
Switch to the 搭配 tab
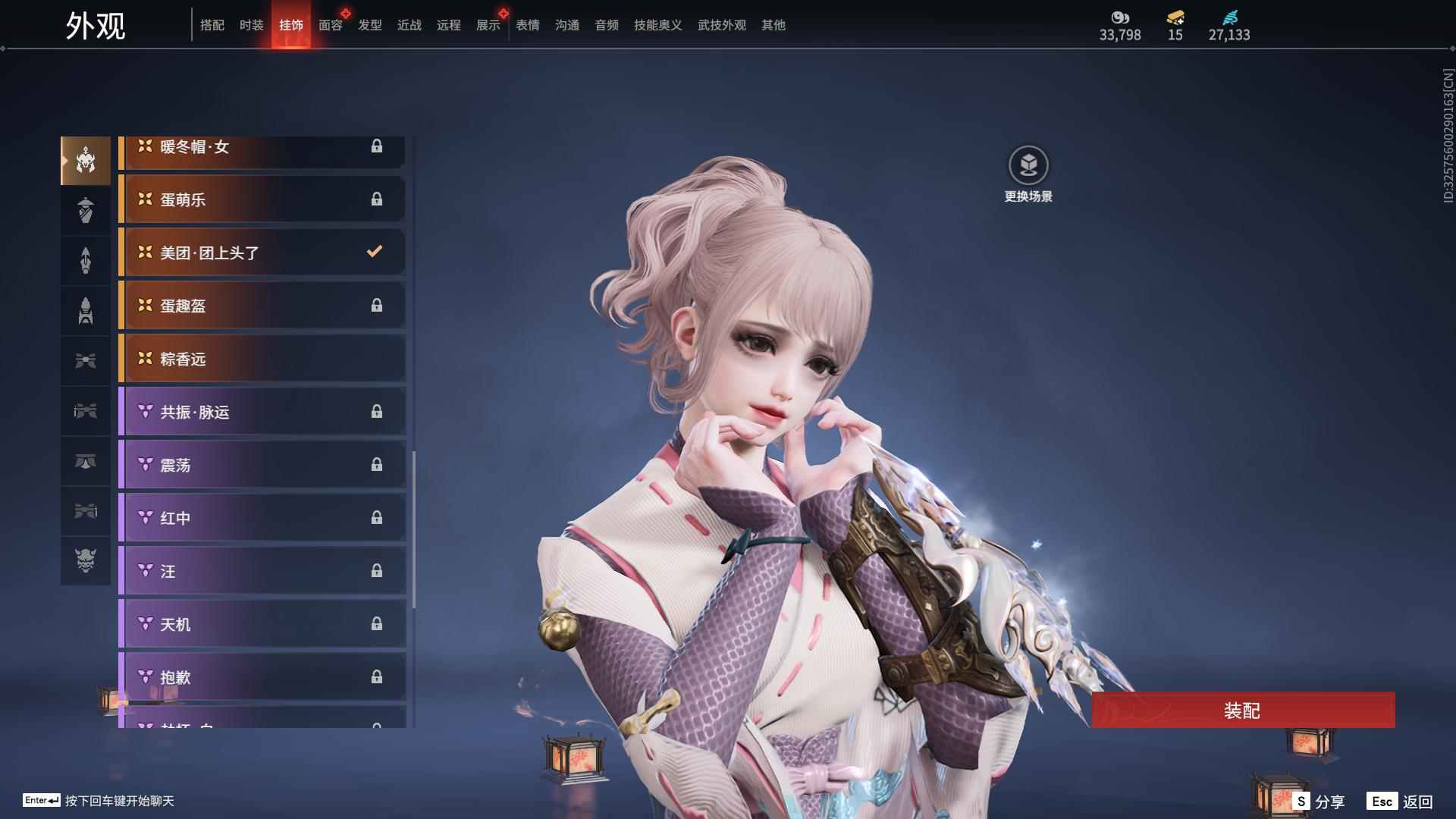coord(212,25)
